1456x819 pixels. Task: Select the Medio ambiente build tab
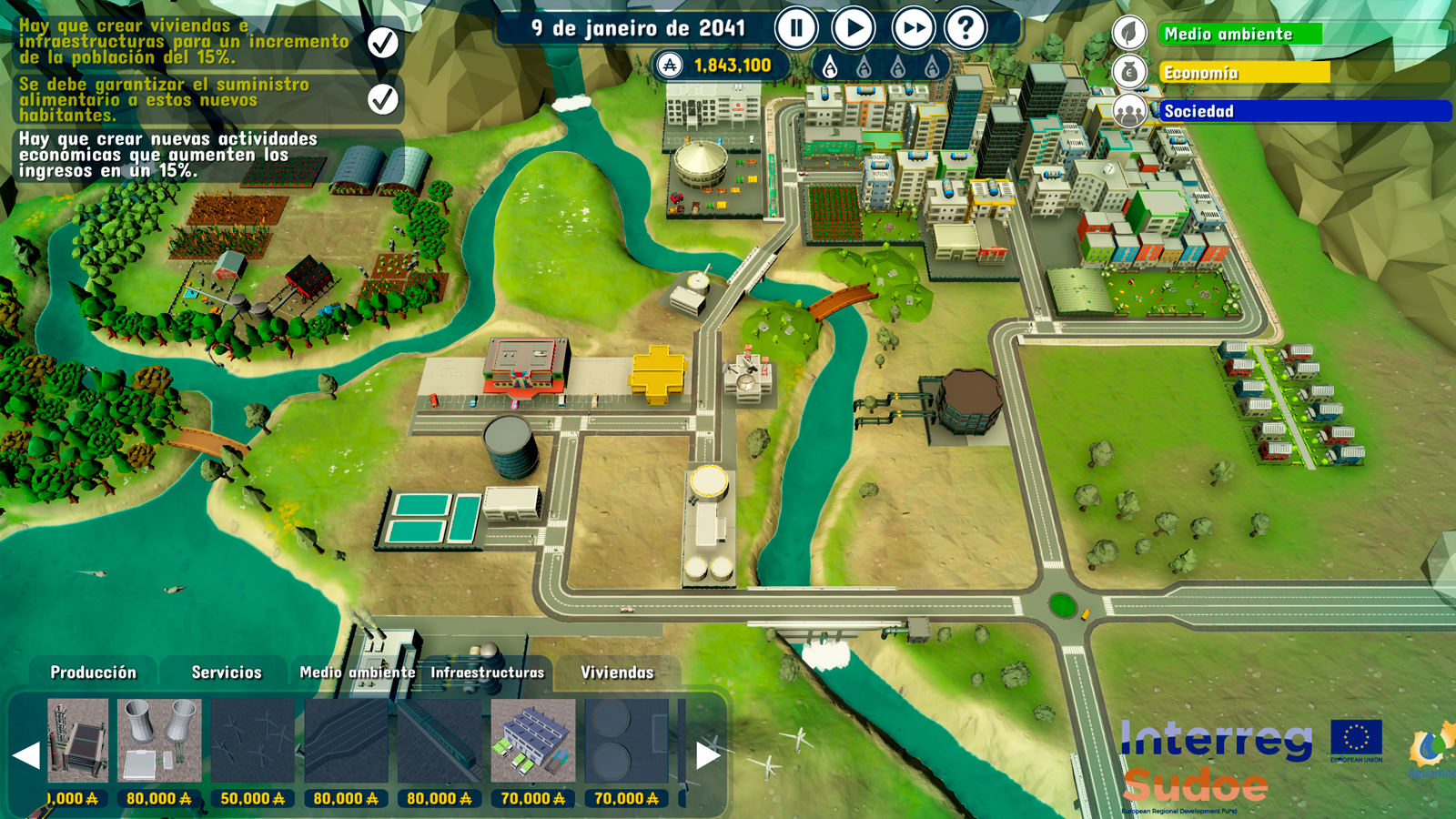click(357, 672)
